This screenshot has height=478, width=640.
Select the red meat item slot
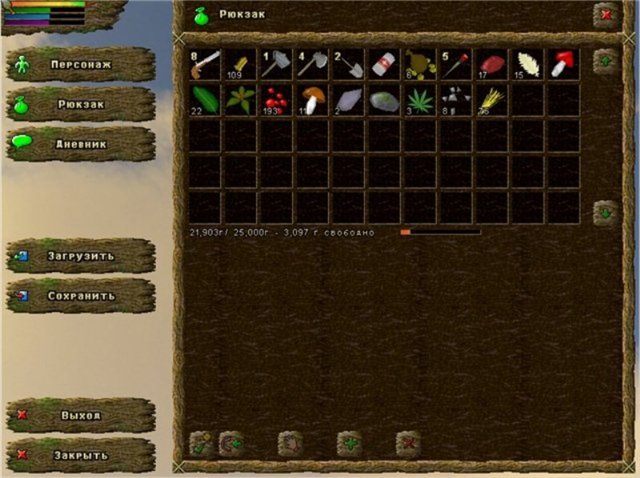click(491, 64)
